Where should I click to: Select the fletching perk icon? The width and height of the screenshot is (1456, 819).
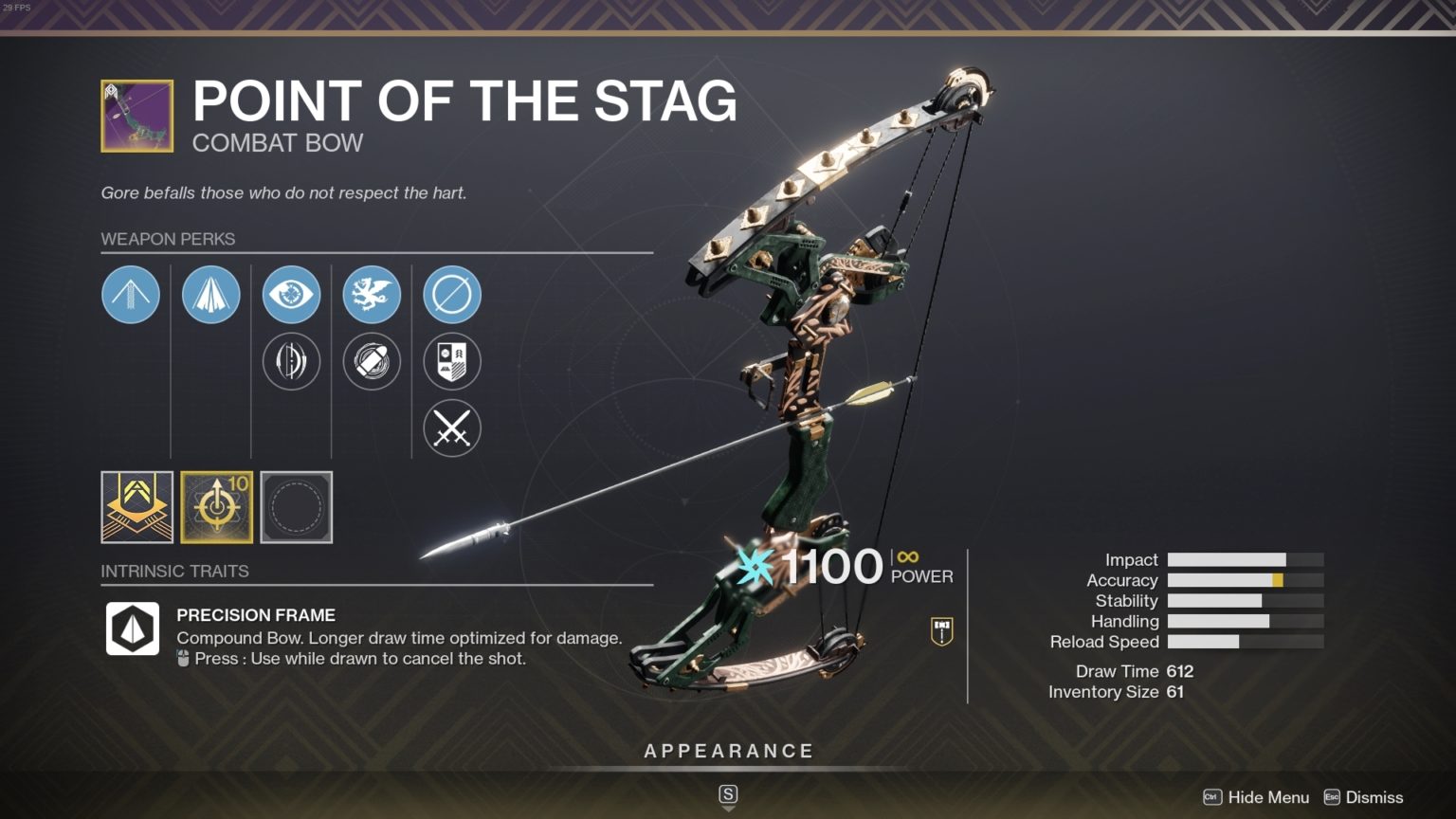point(211,294)
